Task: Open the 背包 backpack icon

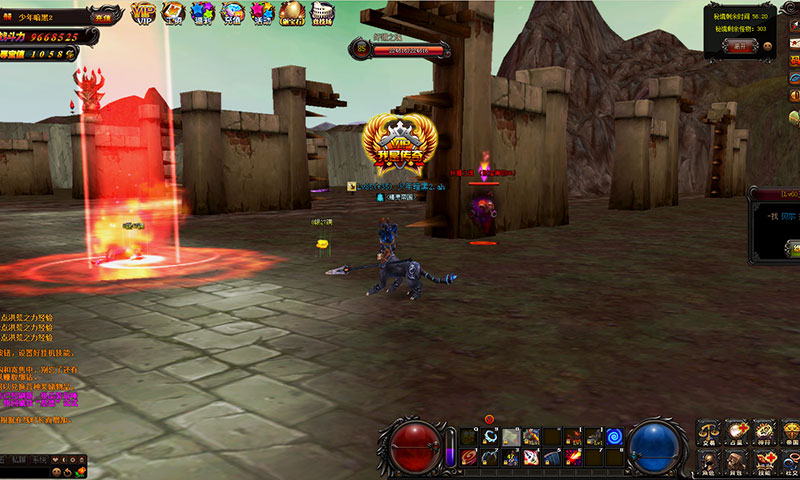Action: pyautogui.click(x=737, y=460)
